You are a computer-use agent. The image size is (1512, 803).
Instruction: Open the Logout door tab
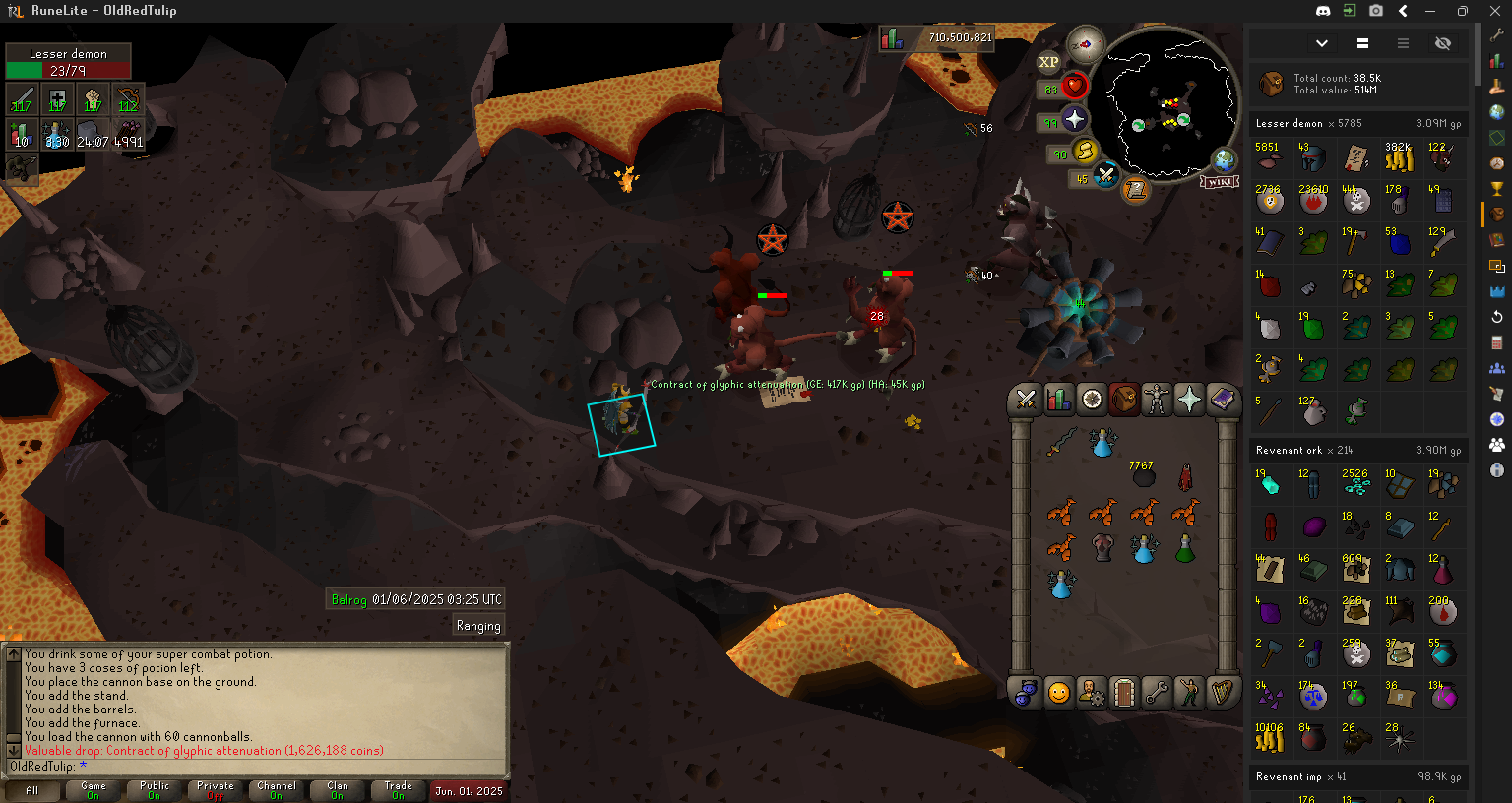pyautogui.click(x=1124, y=693)
